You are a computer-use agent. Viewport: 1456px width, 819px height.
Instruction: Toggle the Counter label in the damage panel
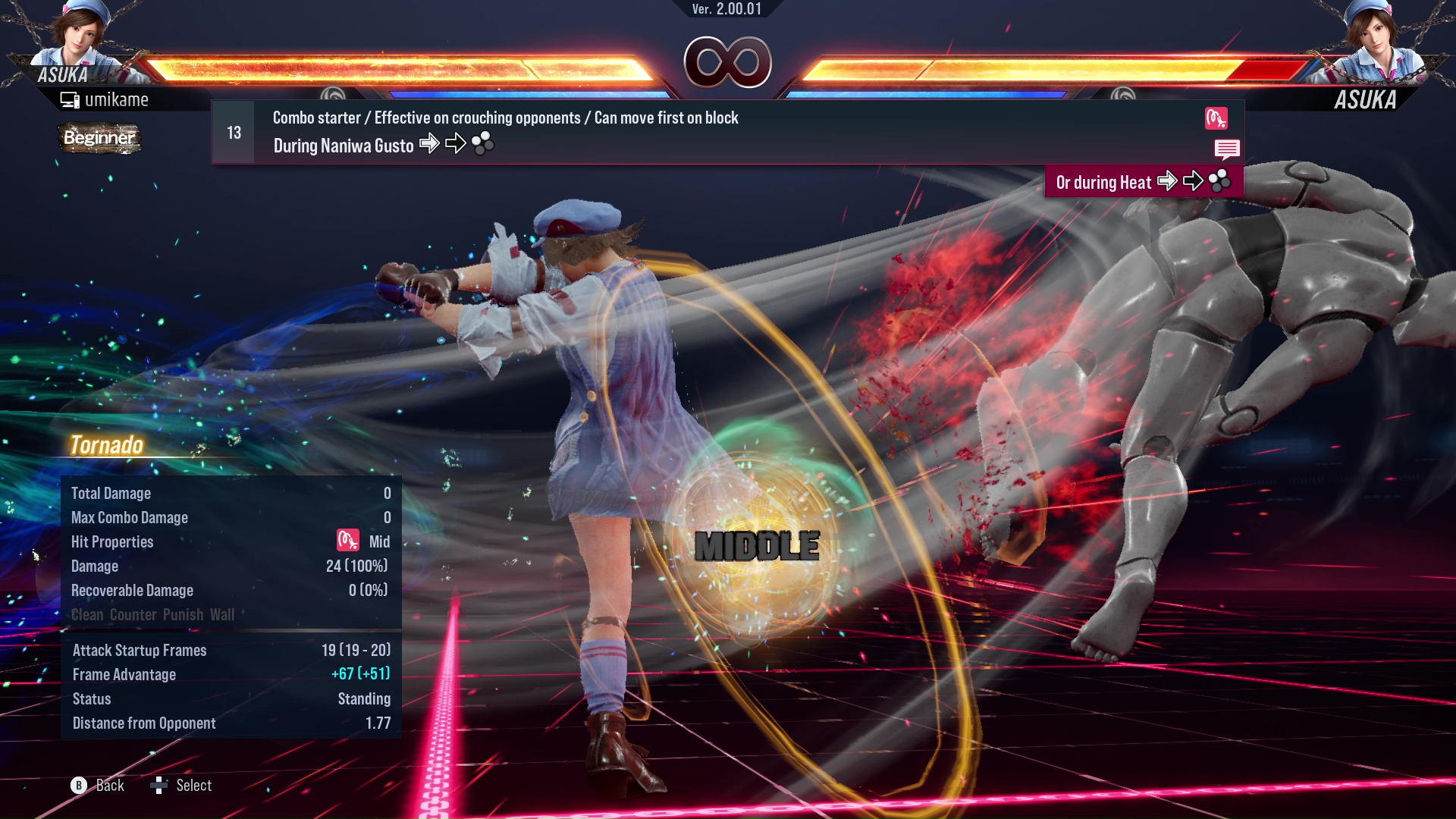click(x=133, y=614)
